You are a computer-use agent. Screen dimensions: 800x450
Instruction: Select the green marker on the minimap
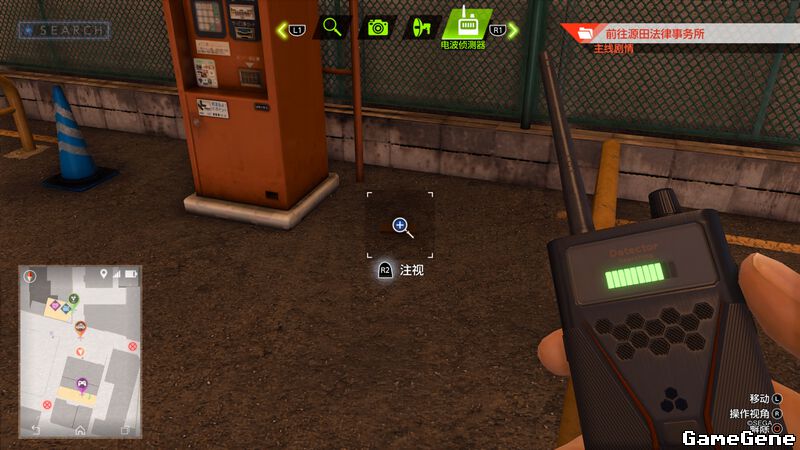pyautogui.click(x=73, y=297)
